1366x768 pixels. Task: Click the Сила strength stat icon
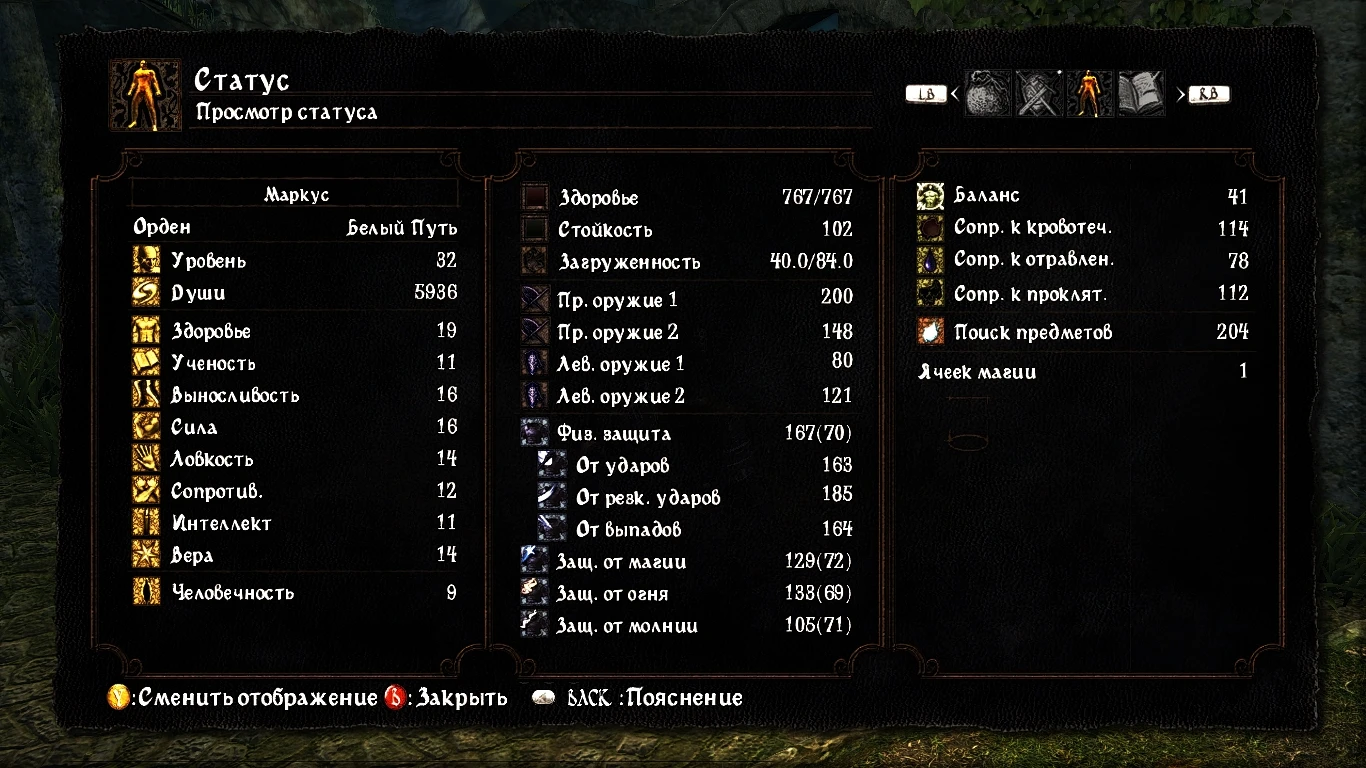click(x=146, y=426)
